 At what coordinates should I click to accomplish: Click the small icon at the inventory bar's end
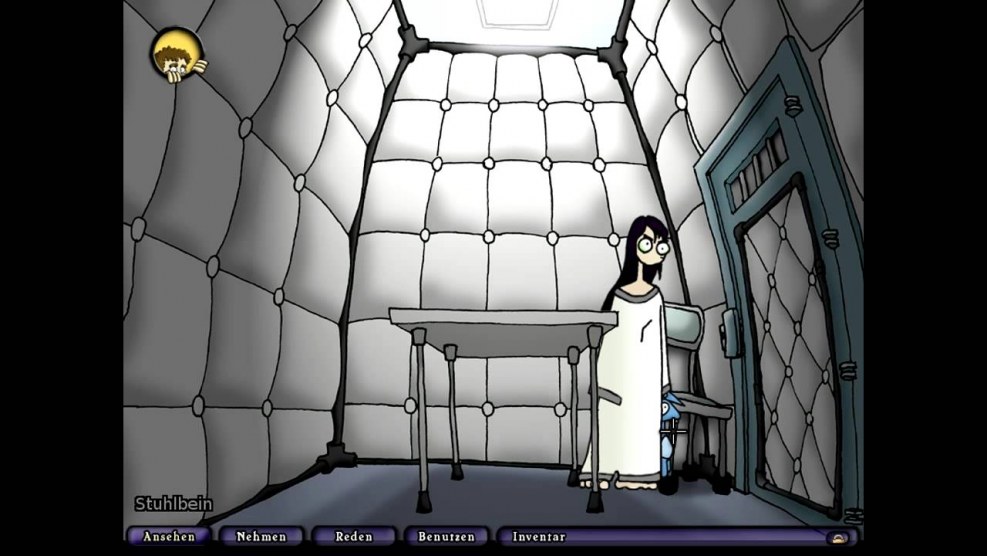[x=836, y=538]
